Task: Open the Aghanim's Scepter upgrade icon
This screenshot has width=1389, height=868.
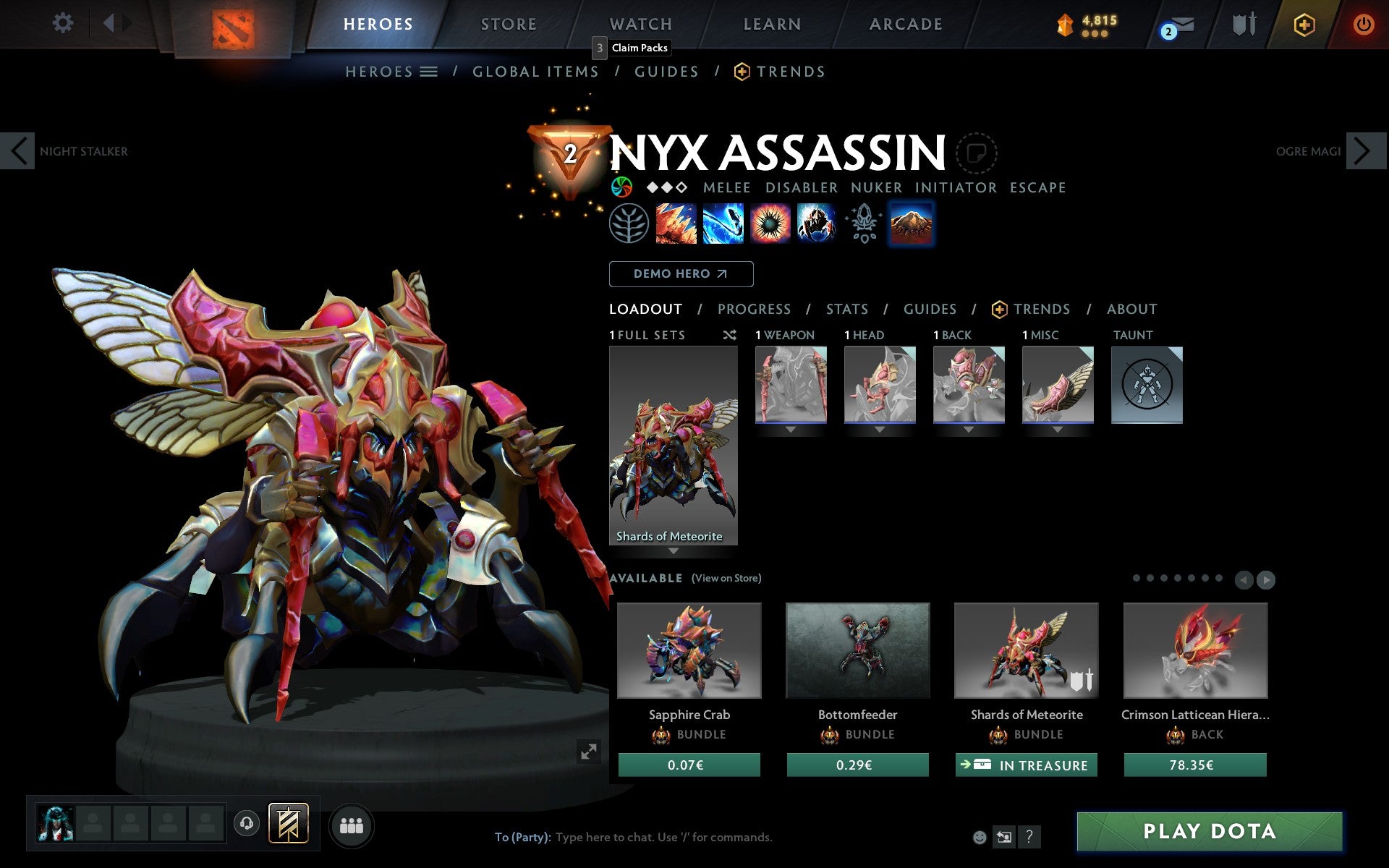Action: (x=863, y=224)
